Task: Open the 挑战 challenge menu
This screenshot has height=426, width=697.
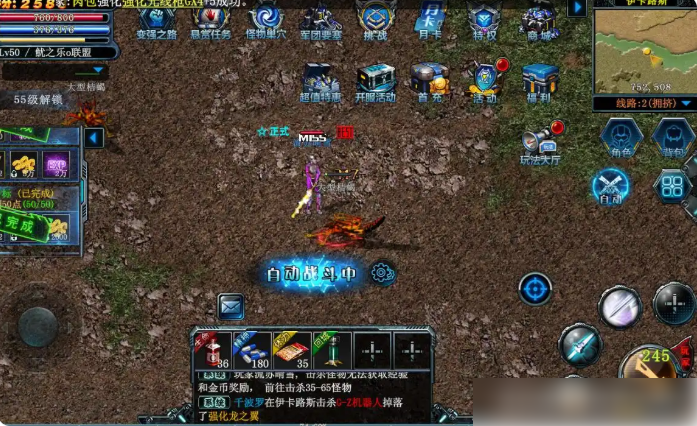Action: pos(375,19)
